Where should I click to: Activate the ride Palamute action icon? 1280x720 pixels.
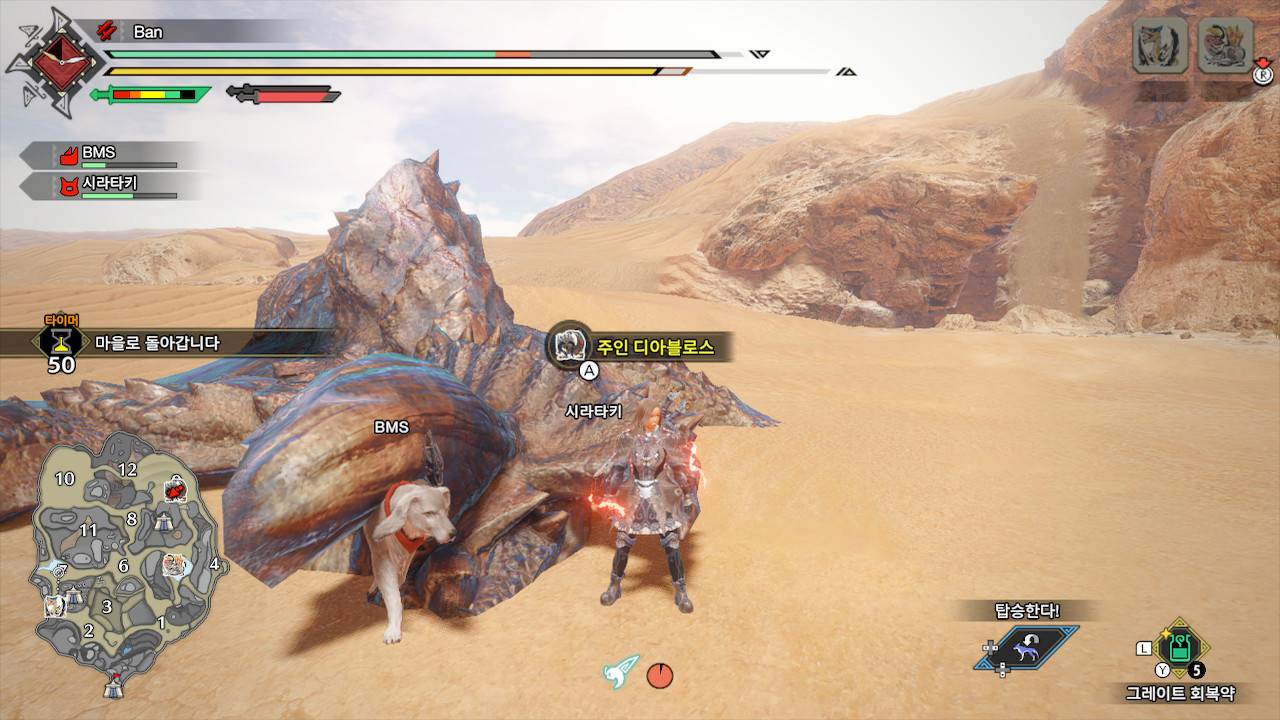pos(1026,648)
